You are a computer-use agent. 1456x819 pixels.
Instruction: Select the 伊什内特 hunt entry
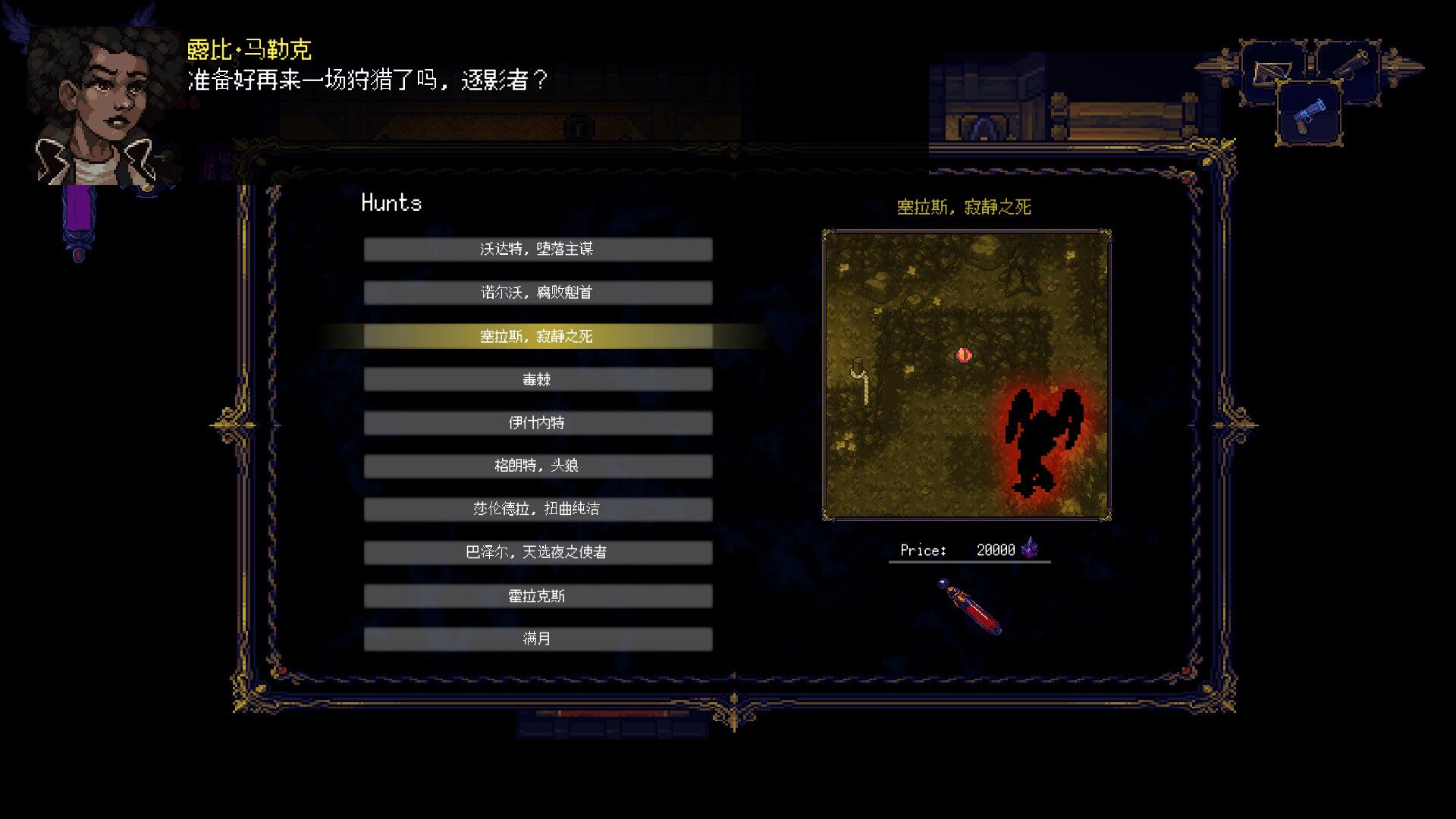tap(538, 422)
